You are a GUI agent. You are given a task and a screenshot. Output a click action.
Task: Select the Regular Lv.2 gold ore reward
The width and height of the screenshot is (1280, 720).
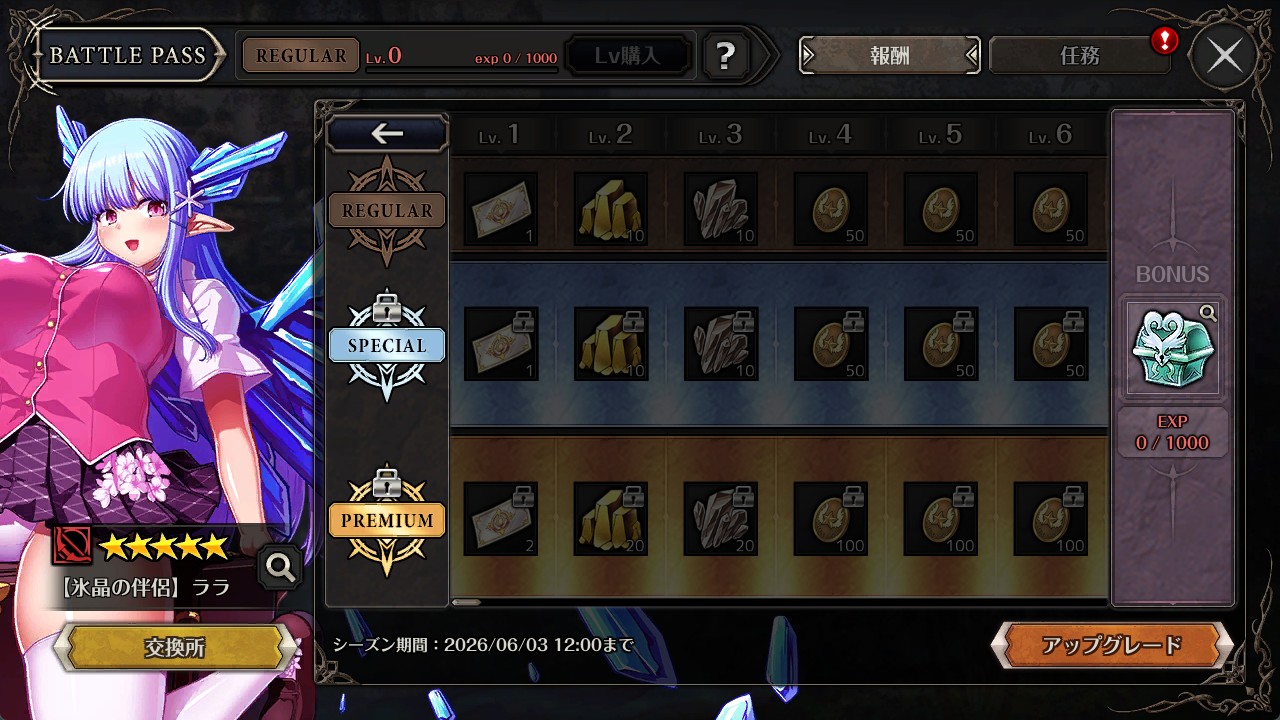click(x=610, y=209)
